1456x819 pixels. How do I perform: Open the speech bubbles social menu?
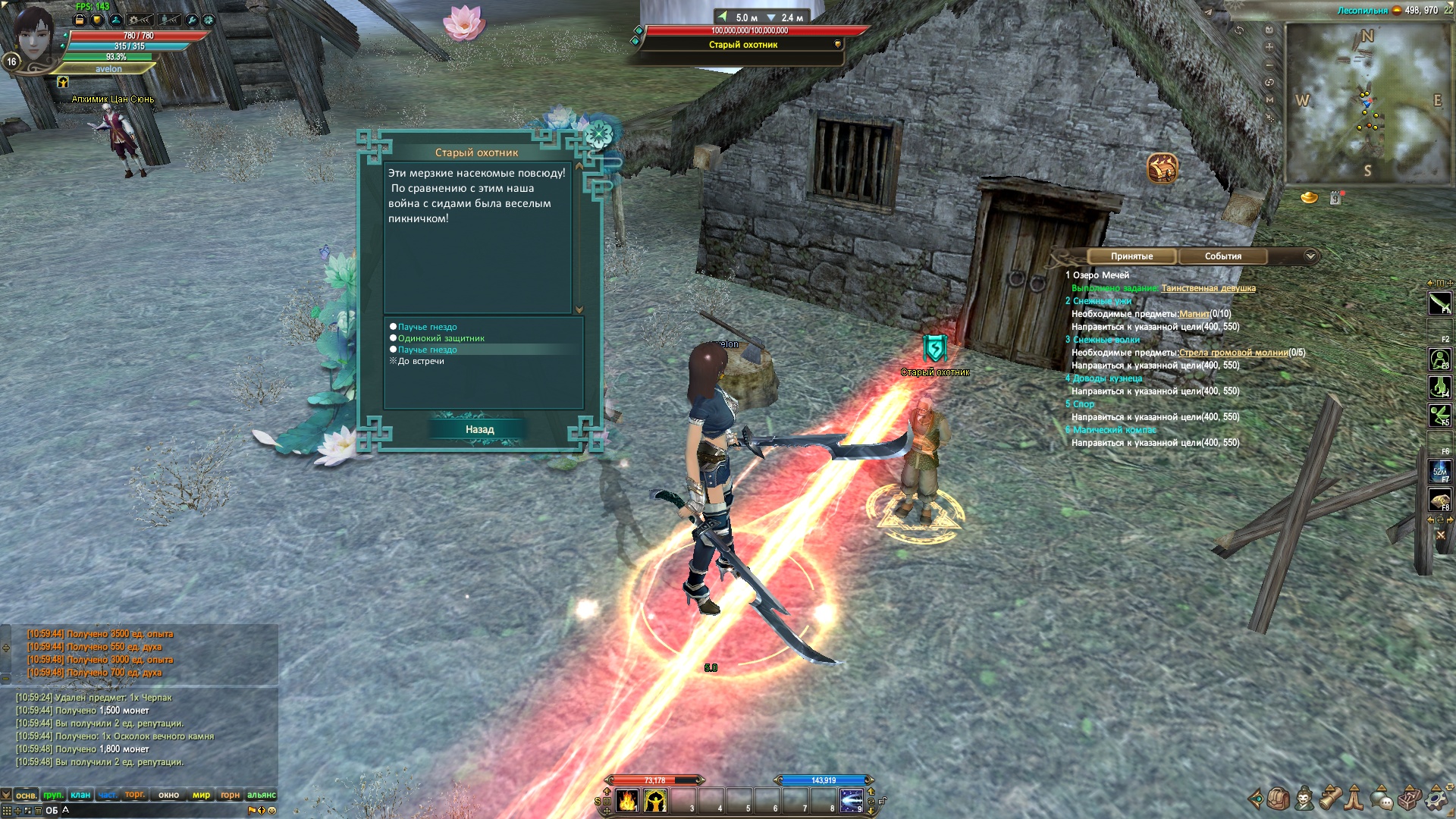tap(1382, 799)
